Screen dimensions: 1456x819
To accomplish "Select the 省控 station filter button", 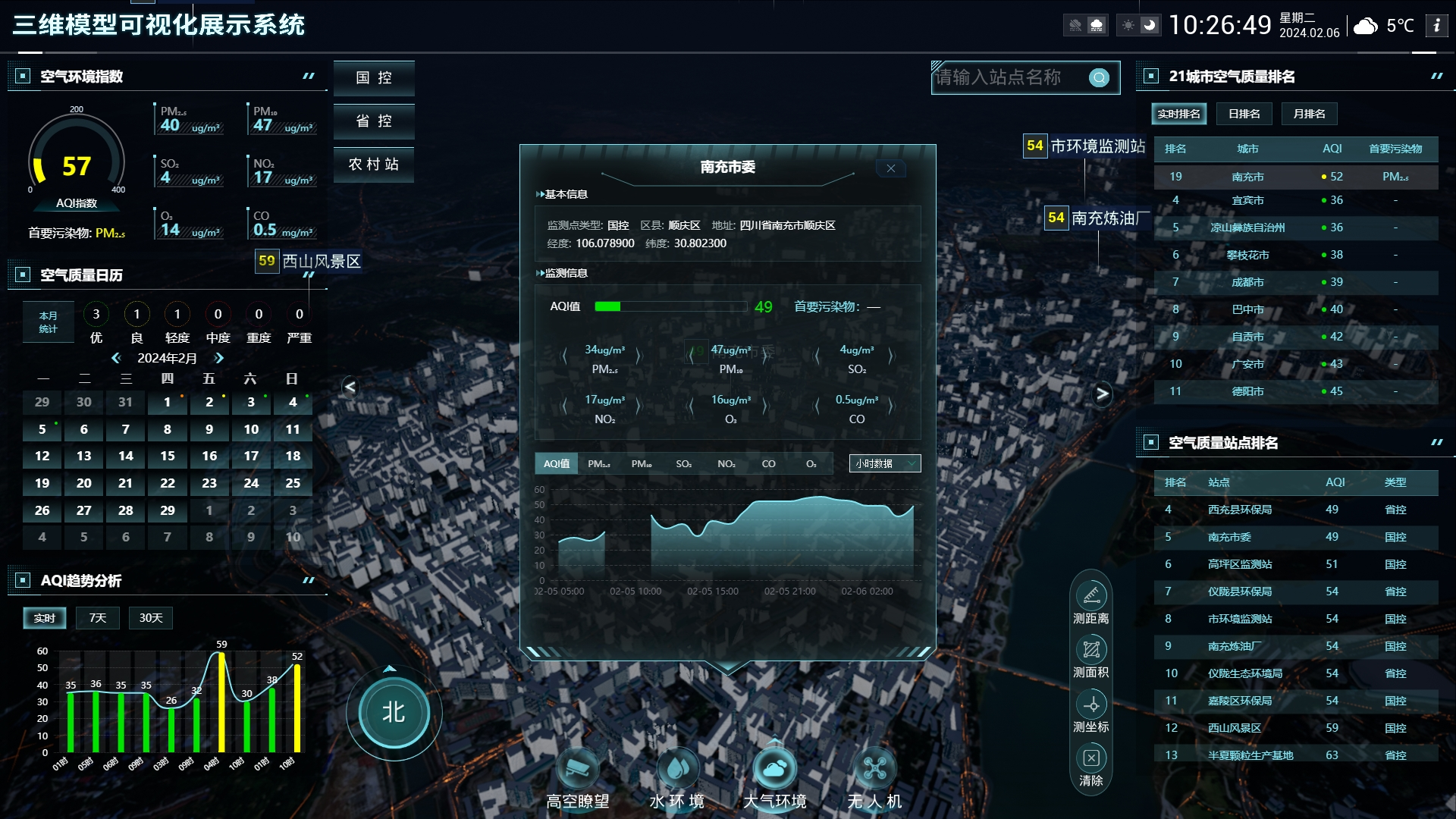I will pos(374,121).
